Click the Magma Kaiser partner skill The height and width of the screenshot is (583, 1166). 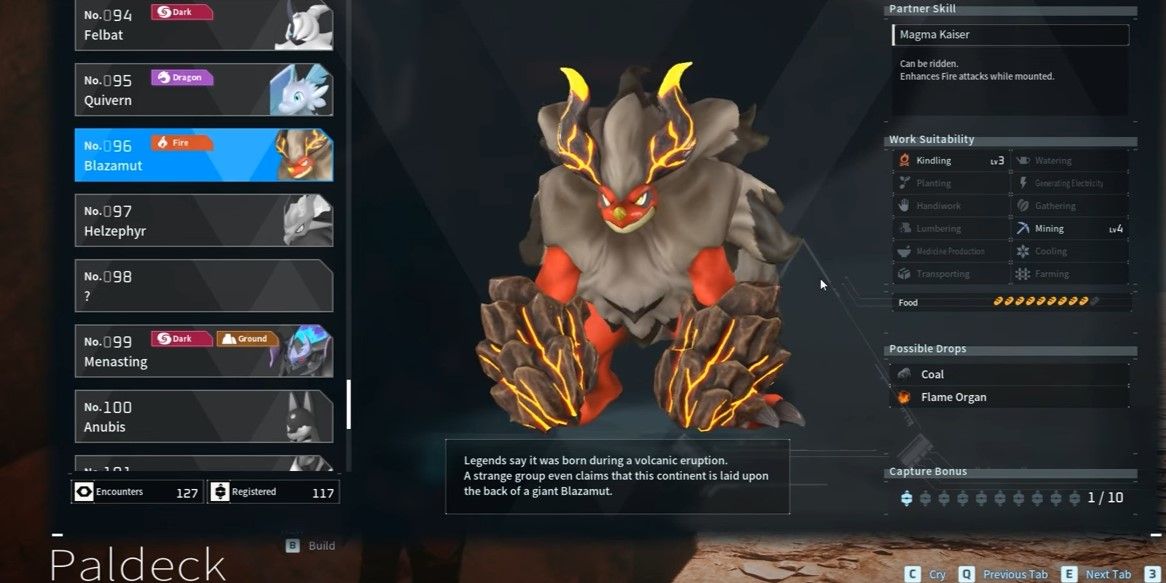coord(1010,35)
